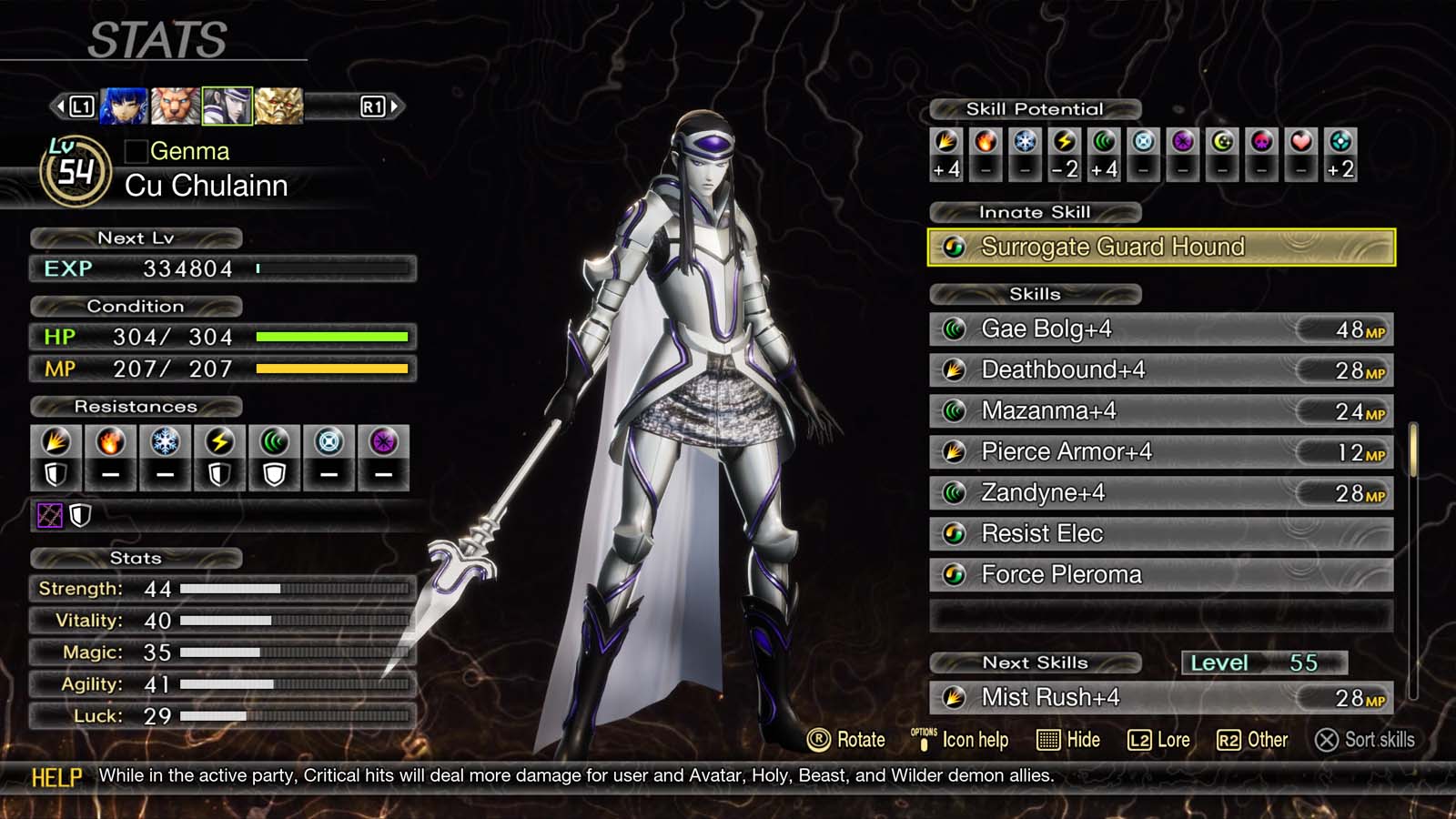Choose the golden horned demon portrait

tap(278, 106)
